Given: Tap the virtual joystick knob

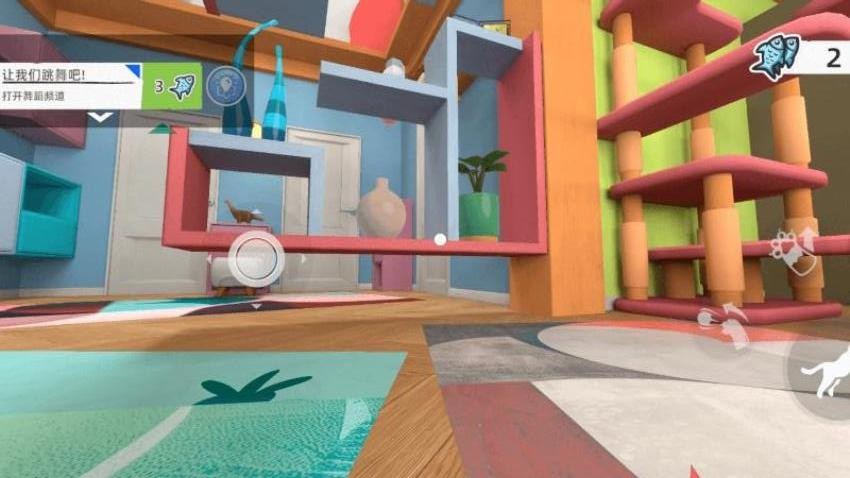Looking at the screenshot, I should (256, 258).
